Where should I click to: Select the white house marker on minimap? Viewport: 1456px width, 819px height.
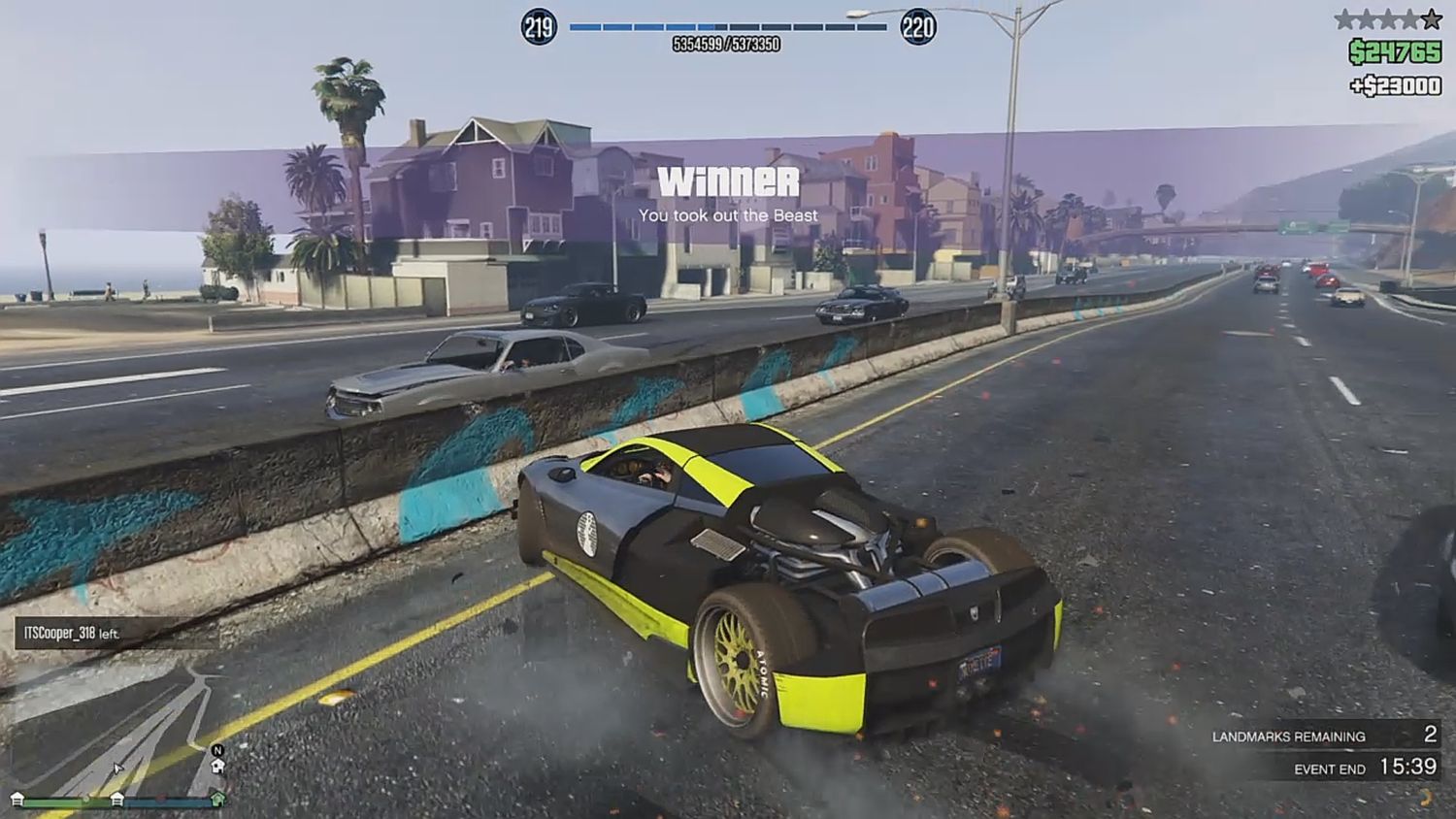[x=217, y=767]
